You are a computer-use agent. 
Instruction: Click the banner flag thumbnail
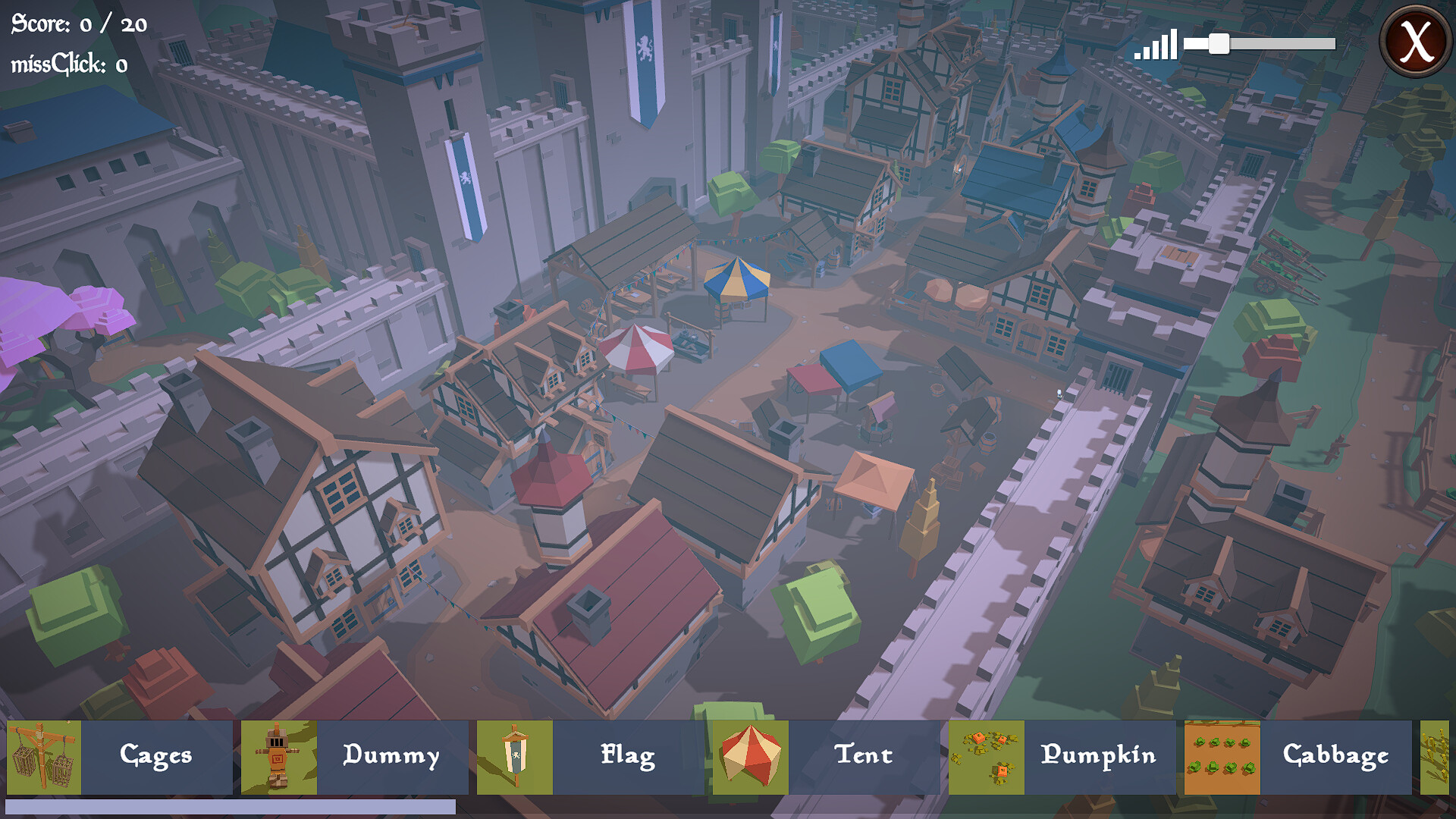pyautogui.click(x=515, y=757)
